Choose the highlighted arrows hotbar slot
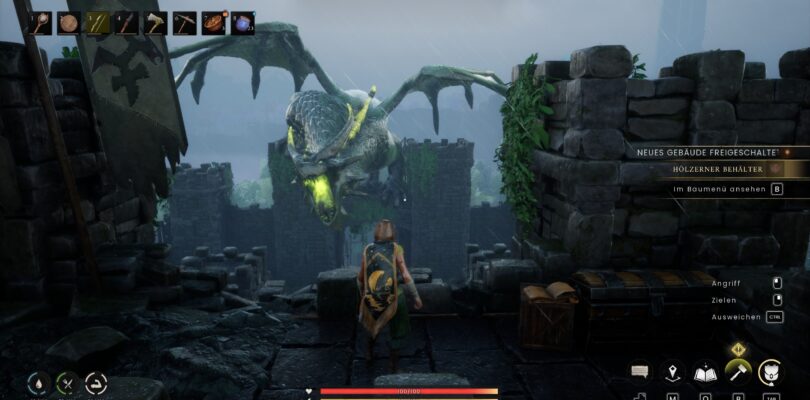The height and width of the screenshot is (400, 810). pos(98,22)
